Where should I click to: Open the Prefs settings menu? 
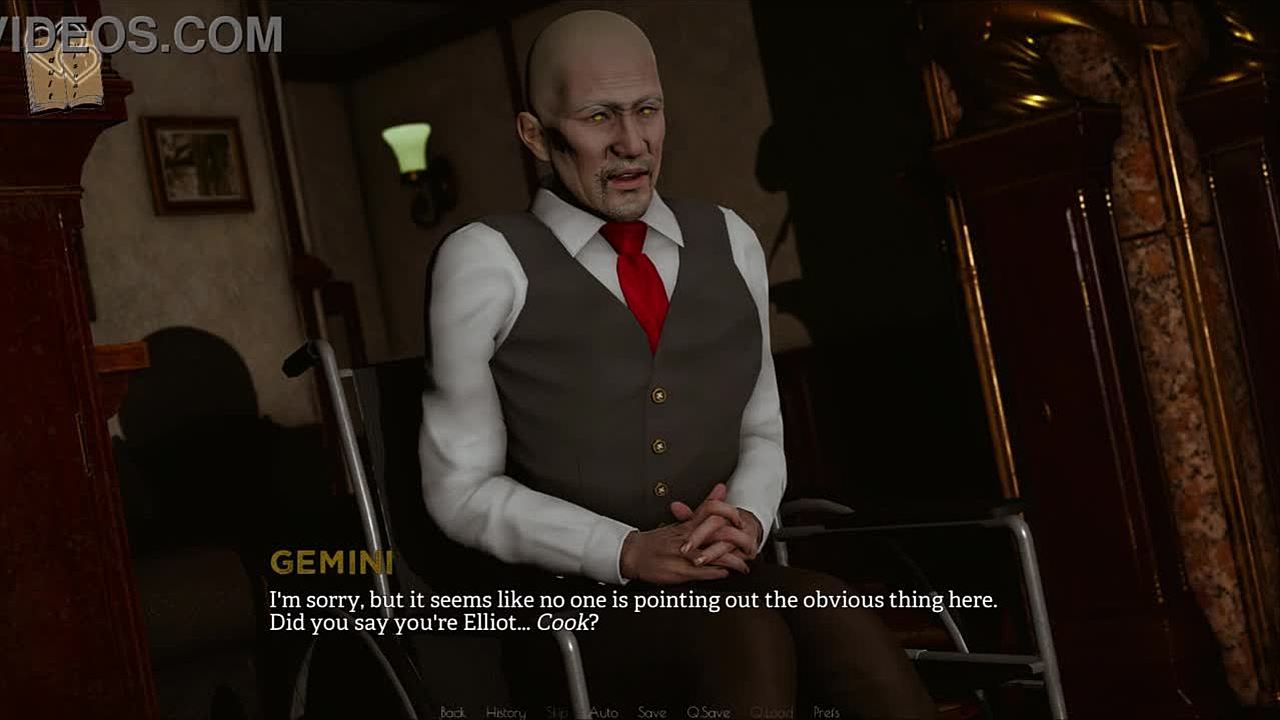[826, 712]
